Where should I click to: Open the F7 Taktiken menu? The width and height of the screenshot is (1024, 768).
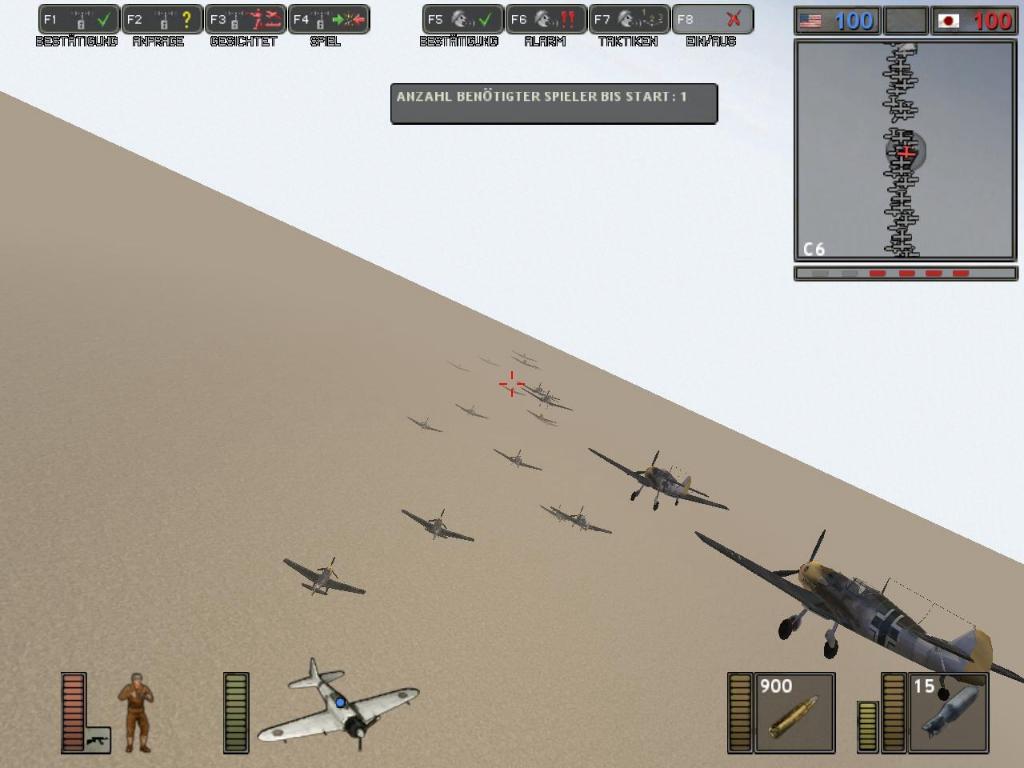pyautogui.click(x=629, y=19)
